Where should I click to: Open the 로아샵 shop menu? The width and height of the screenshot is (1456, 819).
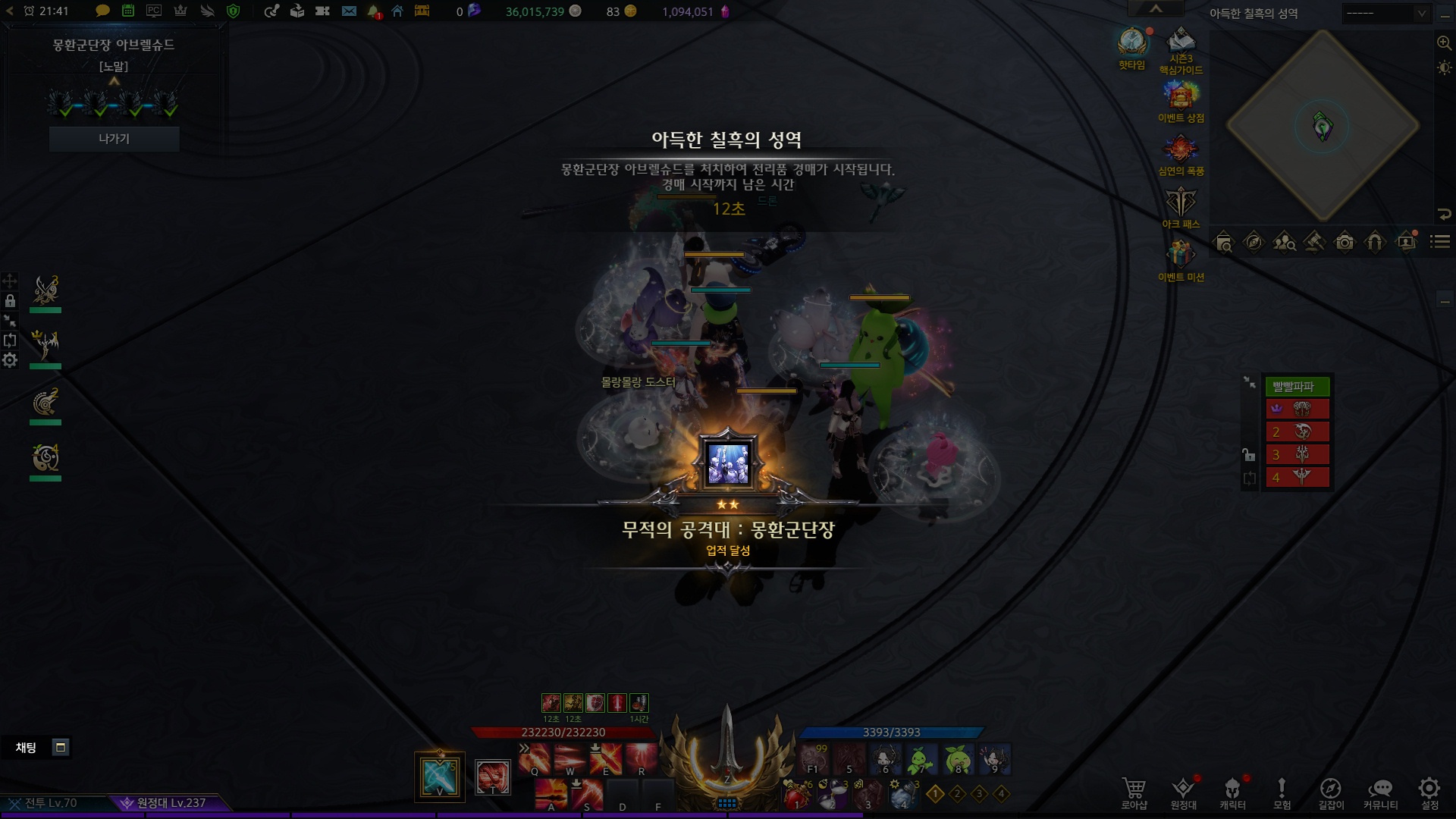(x=1134, y=792)
